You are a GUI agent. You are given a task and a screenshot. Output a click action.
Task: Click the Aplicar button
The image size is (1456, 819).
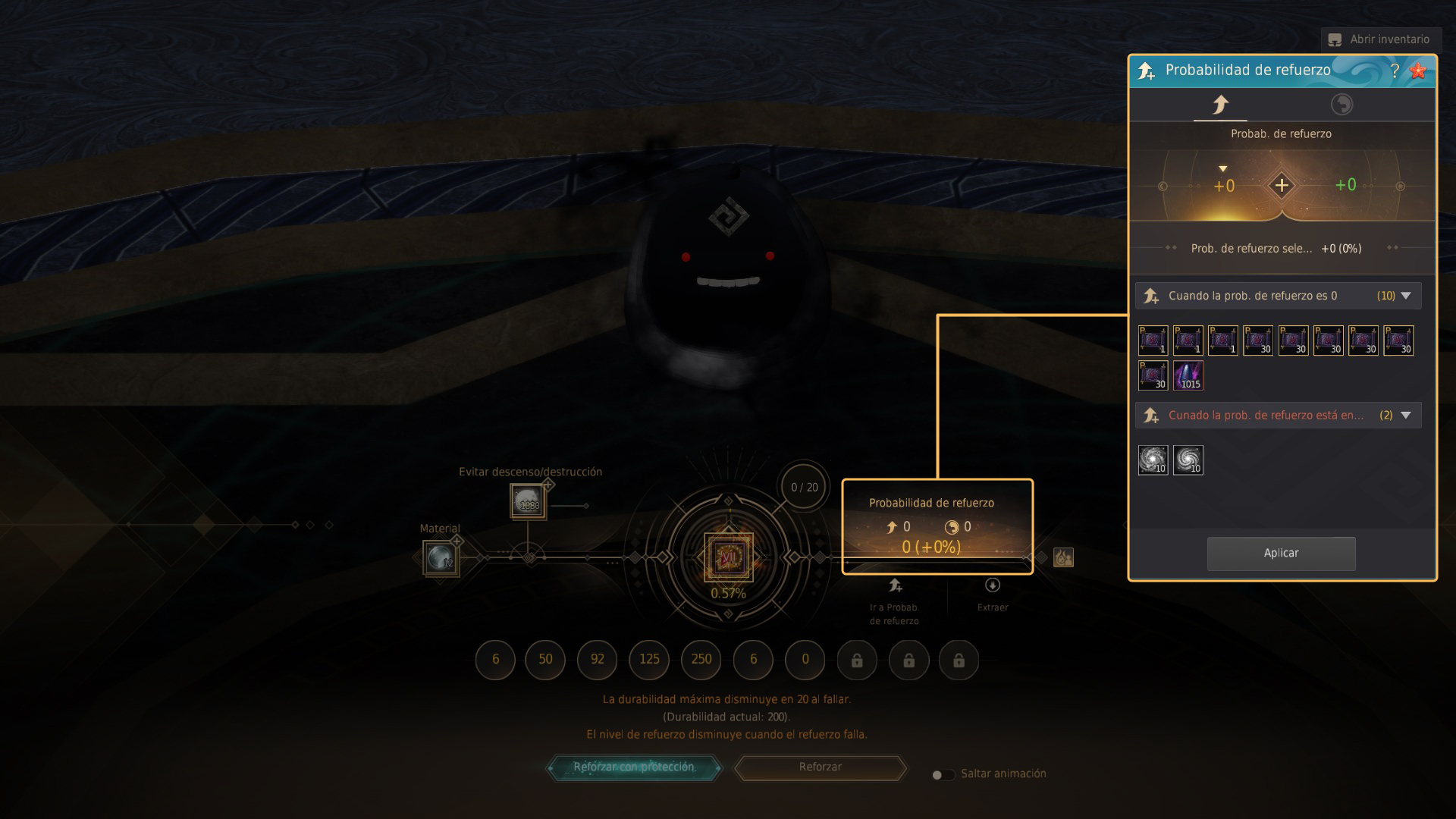(1281, 554)
